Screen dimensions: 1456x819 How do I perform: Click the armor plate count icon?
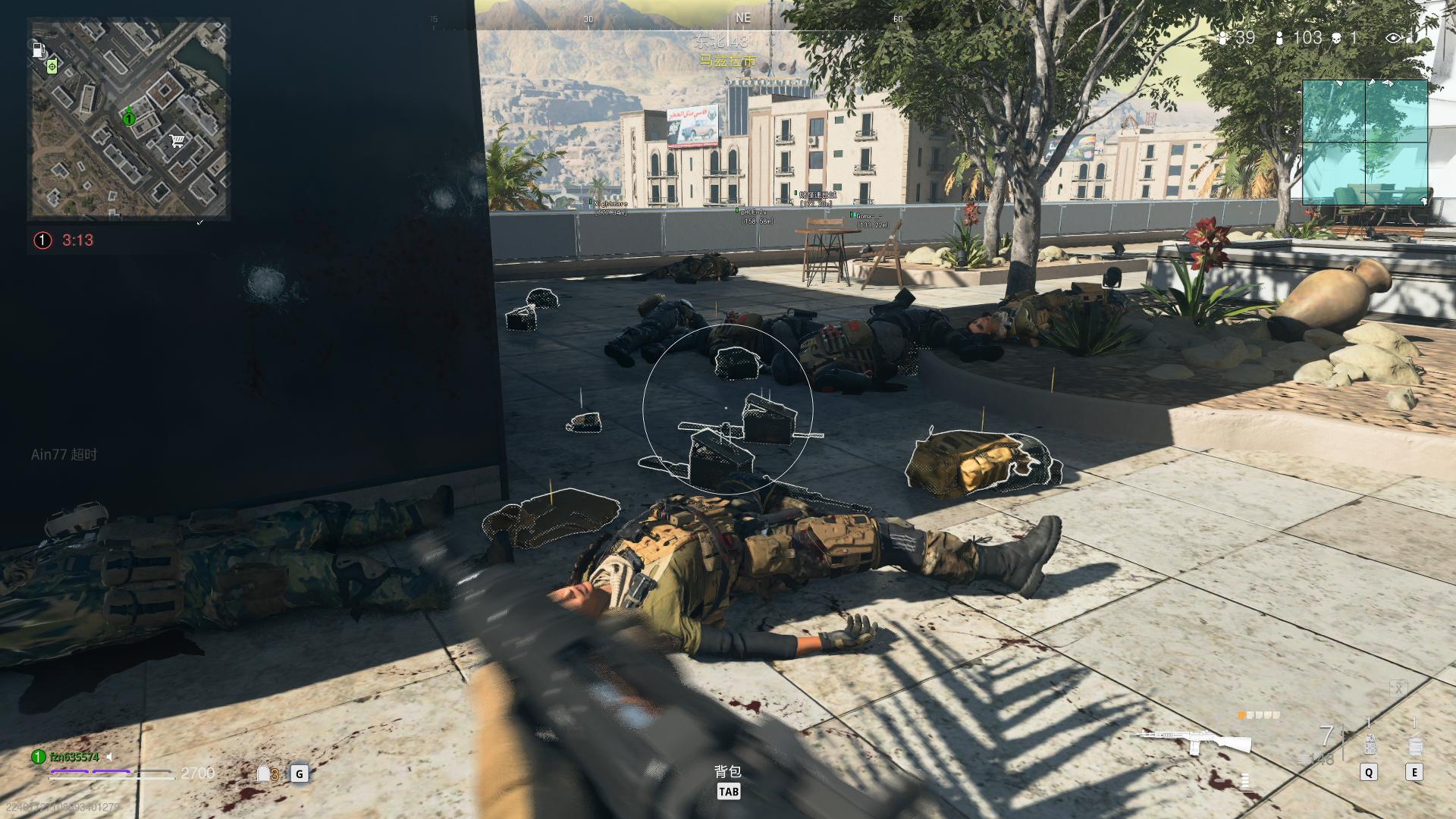265,773
